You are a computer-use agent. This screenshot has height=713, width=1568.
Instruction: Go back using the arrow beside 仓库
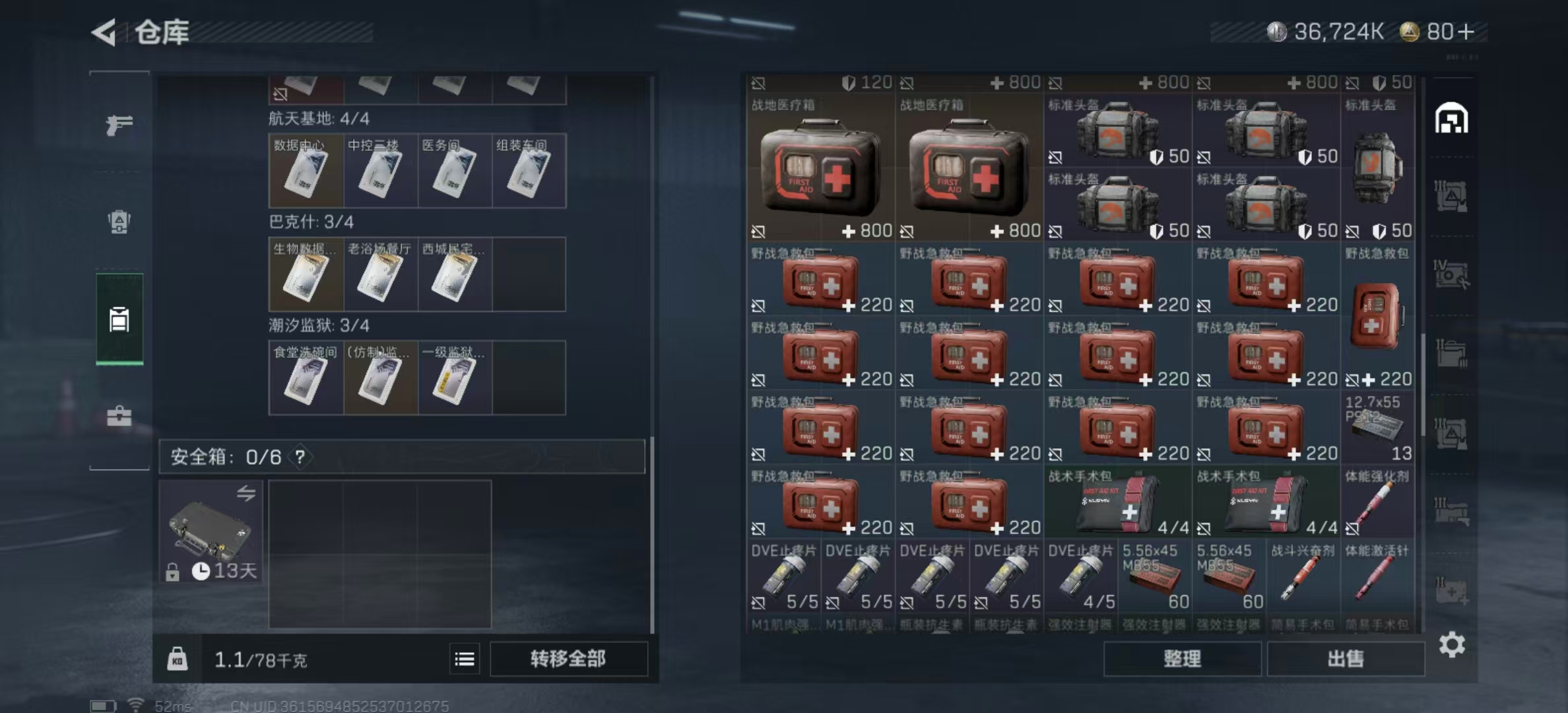point(104,32)
